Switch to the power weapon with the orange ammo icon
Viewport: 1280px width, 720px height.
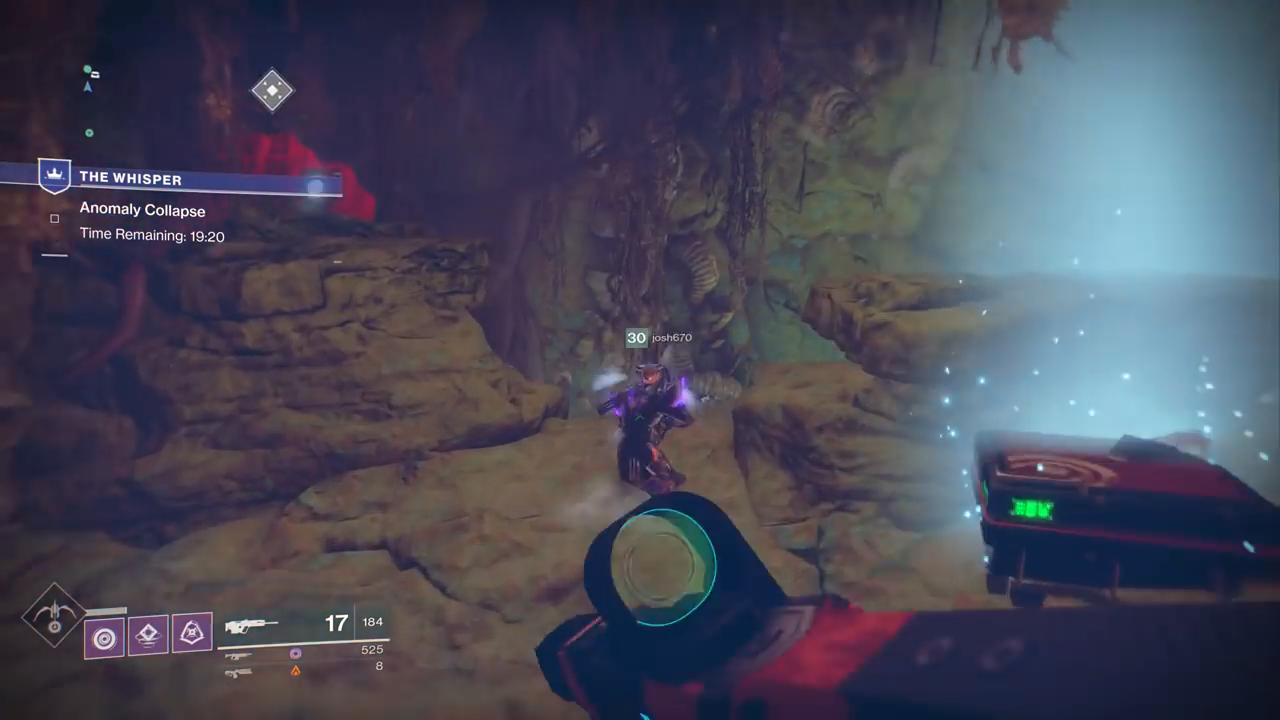[240, 672]
